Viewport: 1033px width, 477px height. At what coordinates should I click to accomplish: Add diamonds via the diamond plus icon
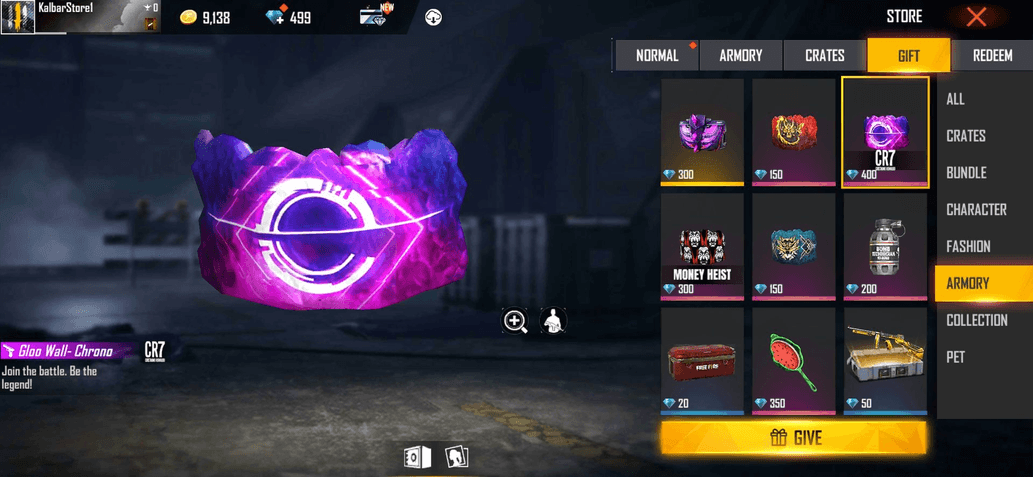pos(277,17)
